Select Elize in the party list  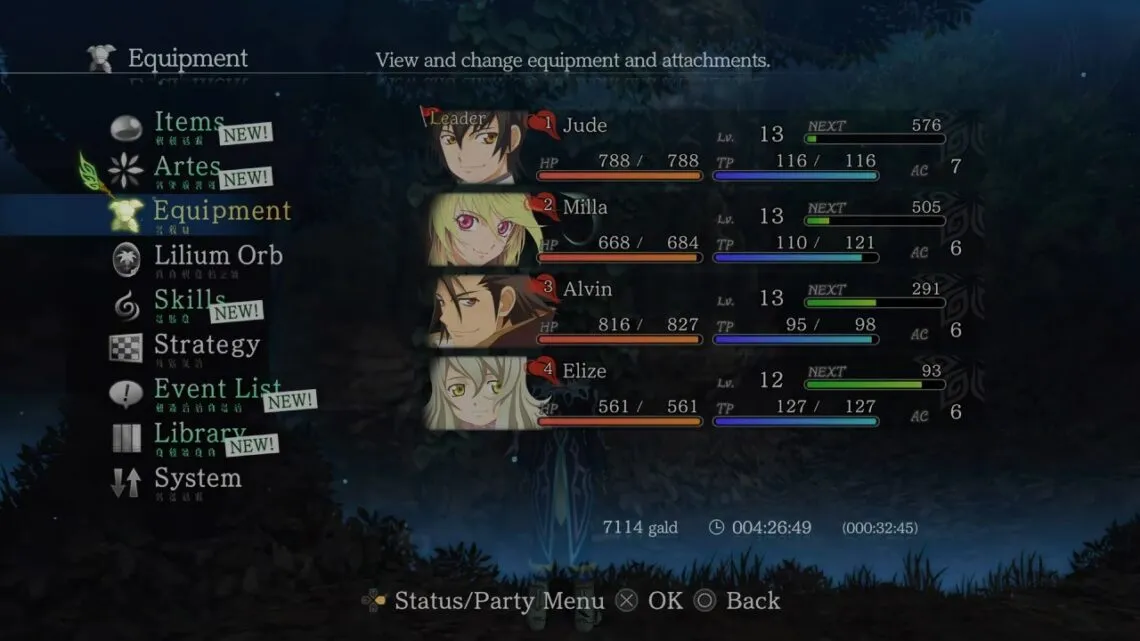(x=740, y=393)
